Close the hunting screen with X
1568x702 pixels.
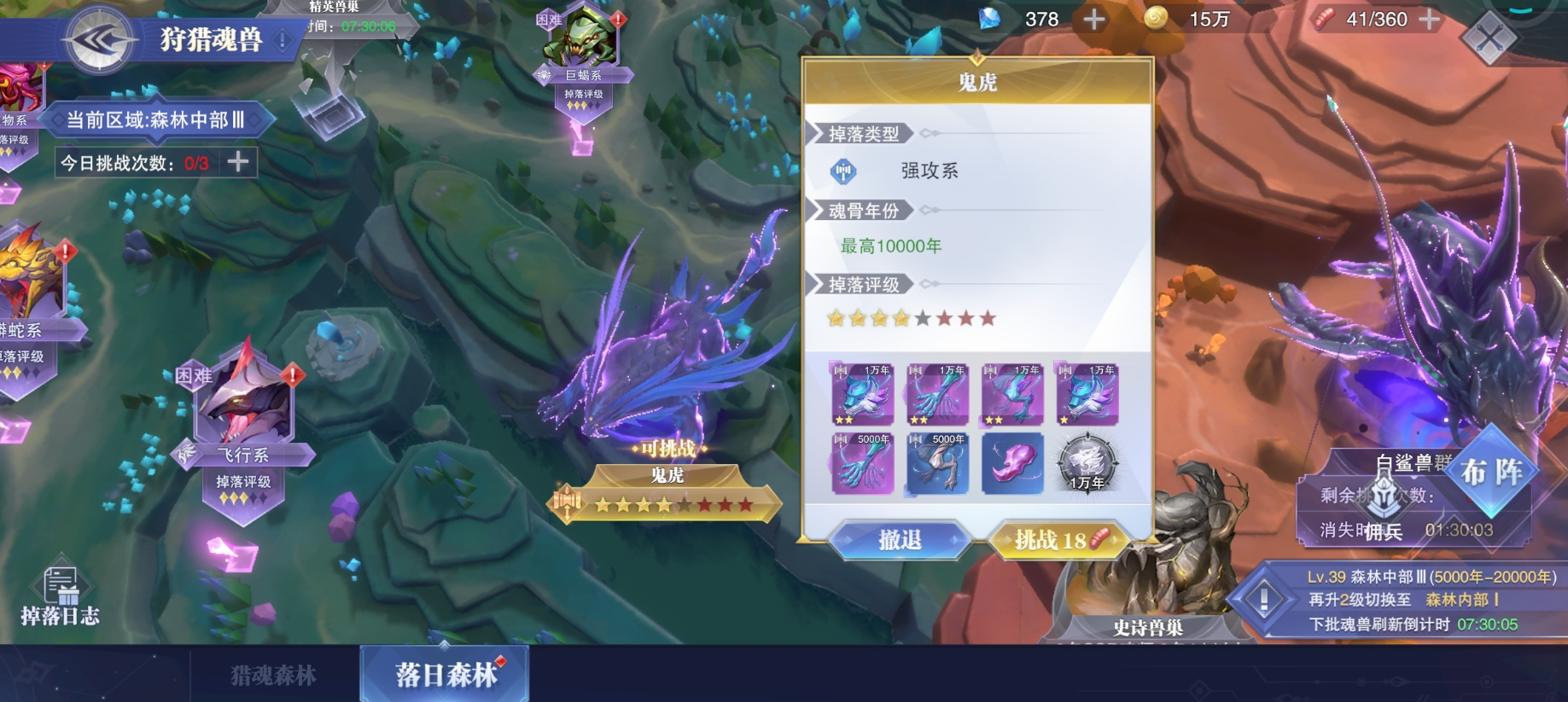(x=1489, y=38)
